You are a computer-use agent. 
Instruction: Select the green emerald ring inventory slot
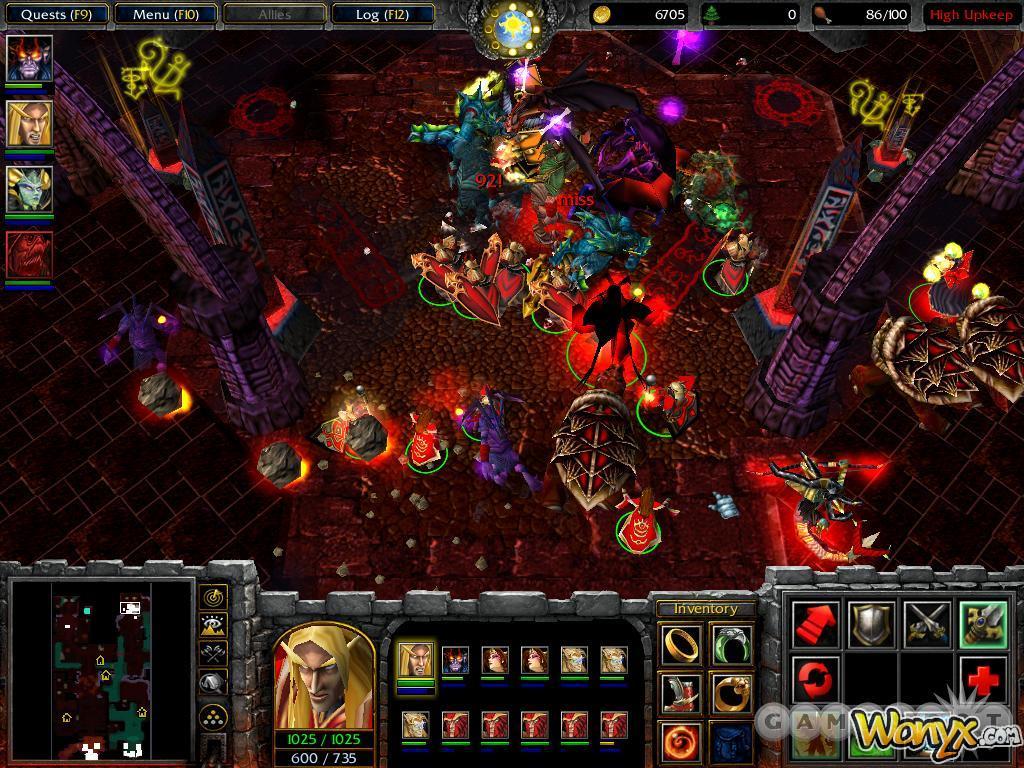(732, 645)
